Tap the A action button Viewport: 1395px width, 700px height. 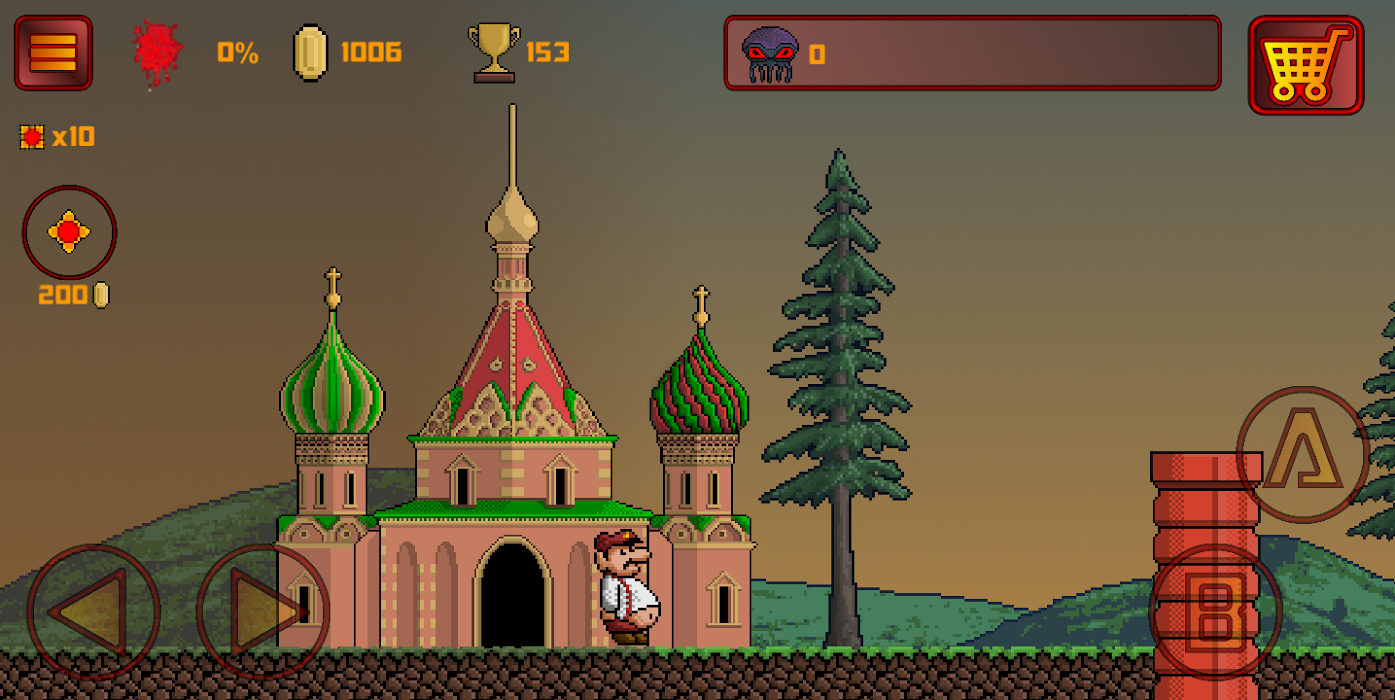[x=1302, y=454]
